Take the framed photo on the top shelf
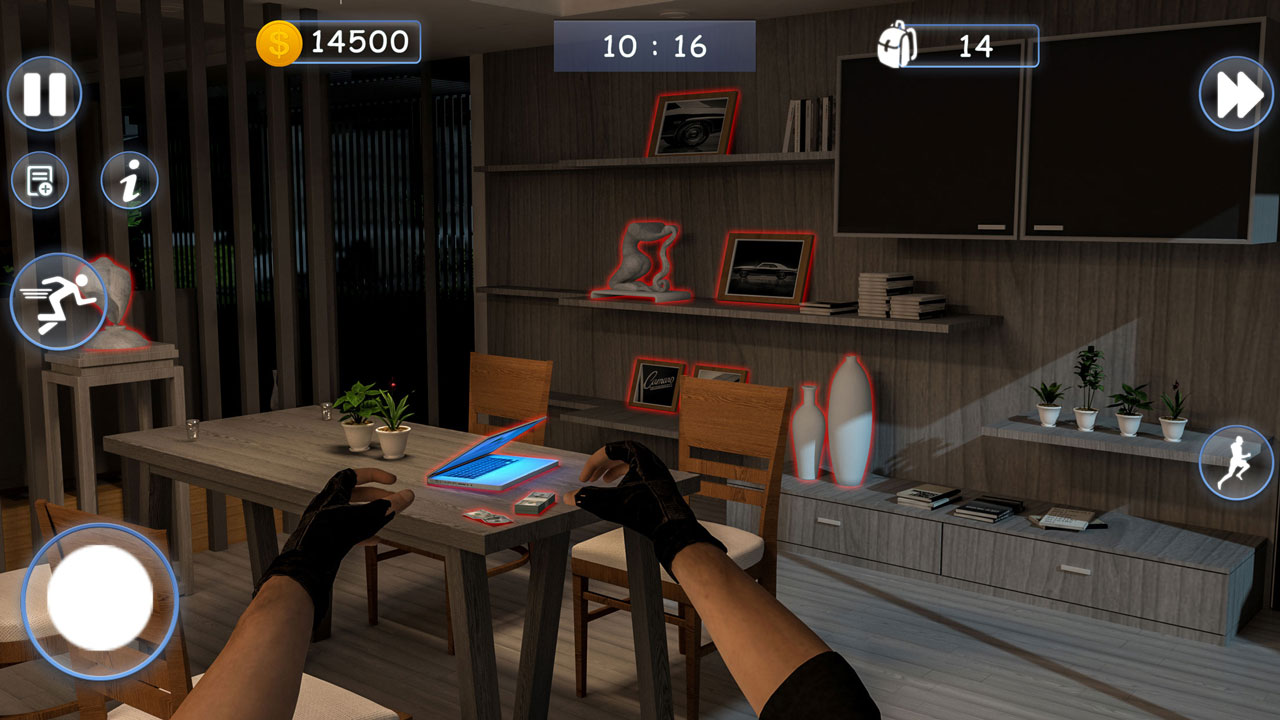1280x720 pixels. click(693, 126)
